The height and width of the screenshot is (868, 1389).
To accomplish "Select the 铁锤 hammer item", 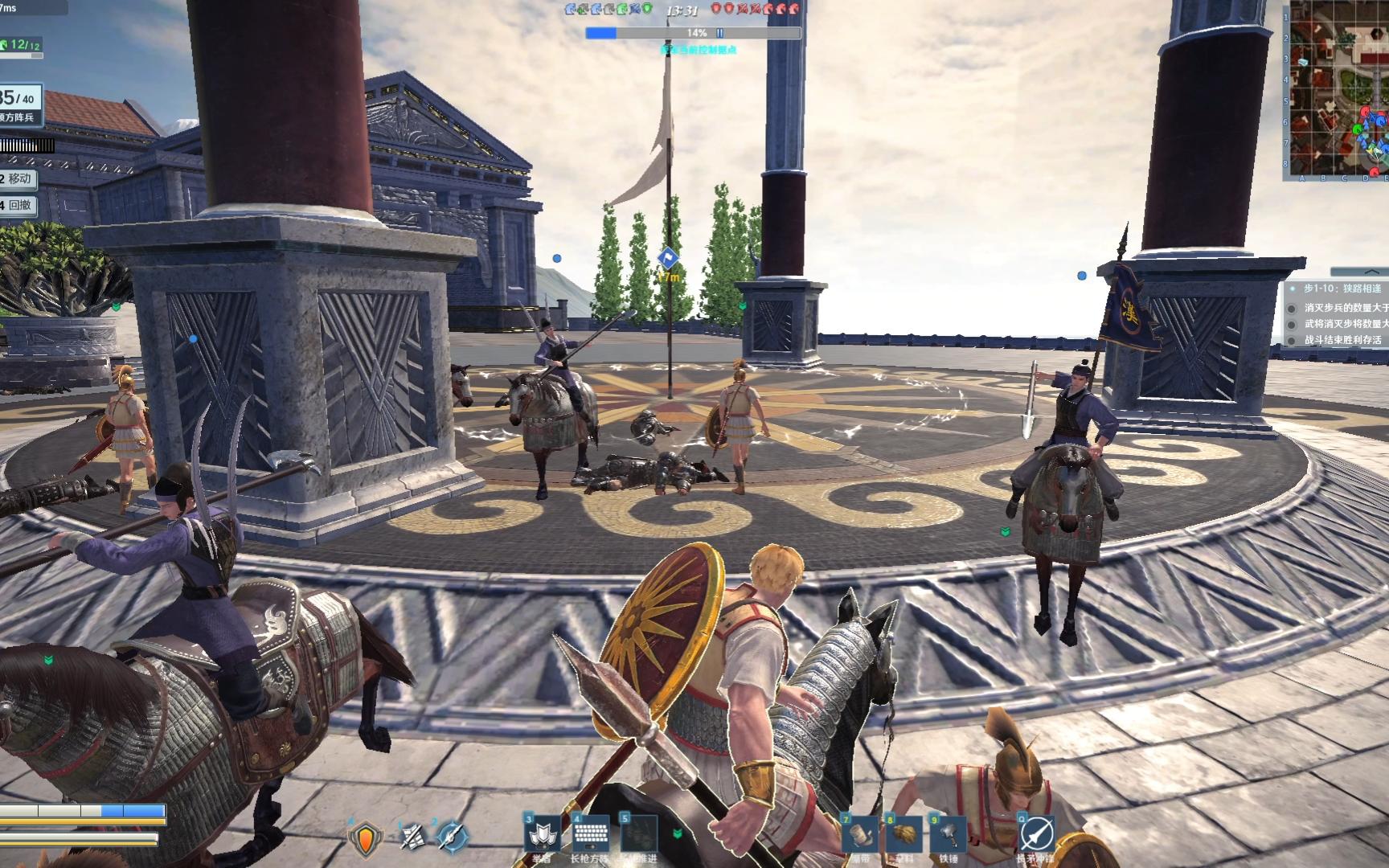I will pos(949,836).
